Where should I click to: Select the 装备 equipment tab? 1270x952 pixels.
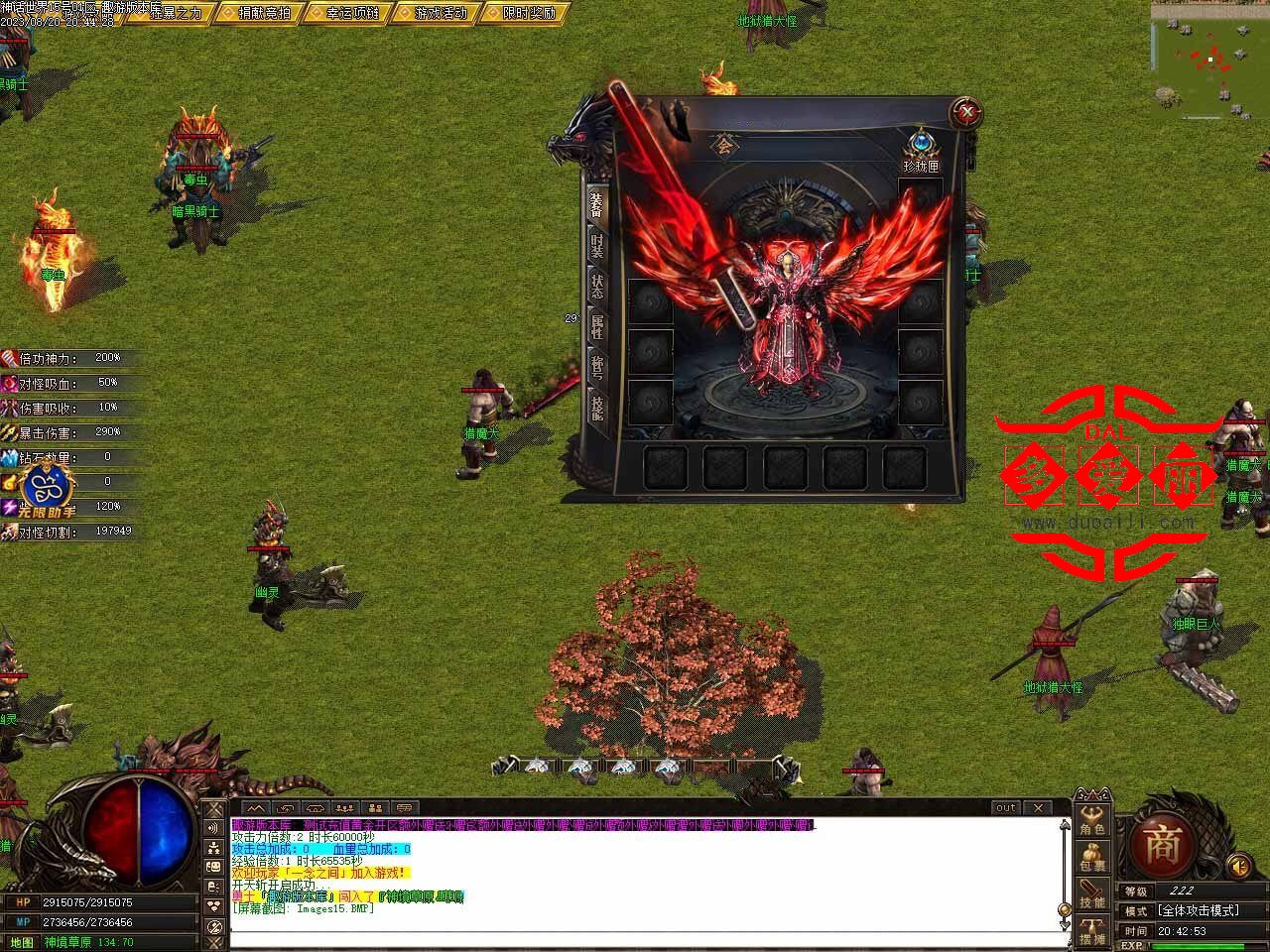click(597, 203)
